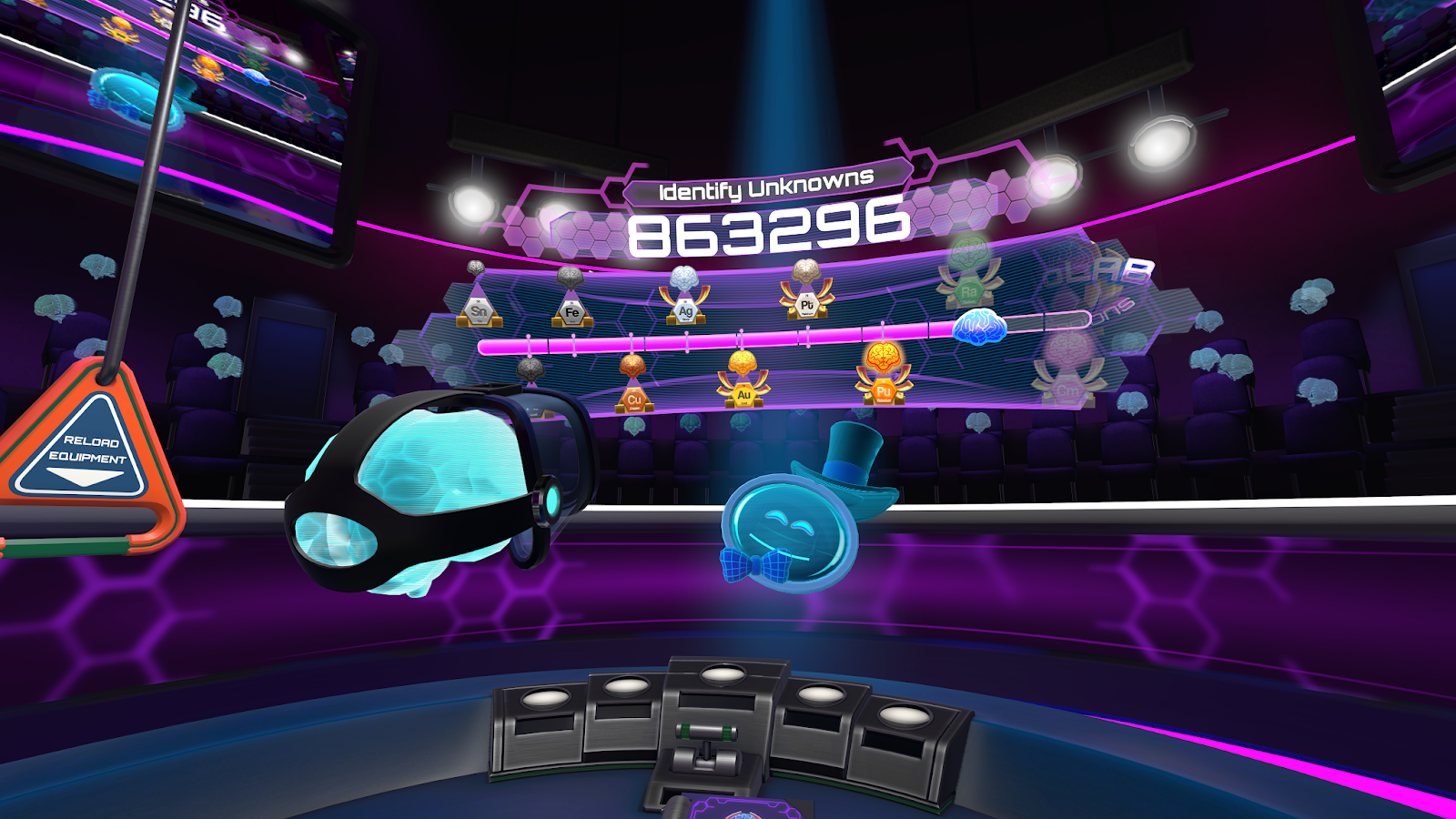Select the Fe iron element badge
This screenshot has height=819, width=1456.
(x=571, y=313)
